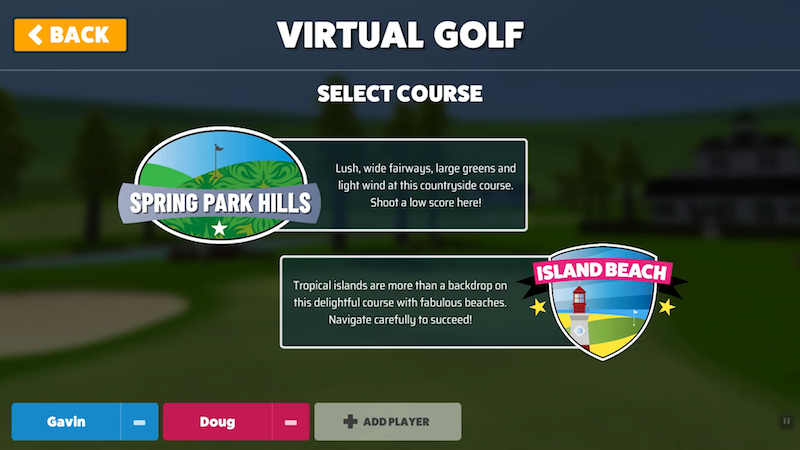800x450 pixels.
Task: Select the Doug player slot
Action: point(217,422)
